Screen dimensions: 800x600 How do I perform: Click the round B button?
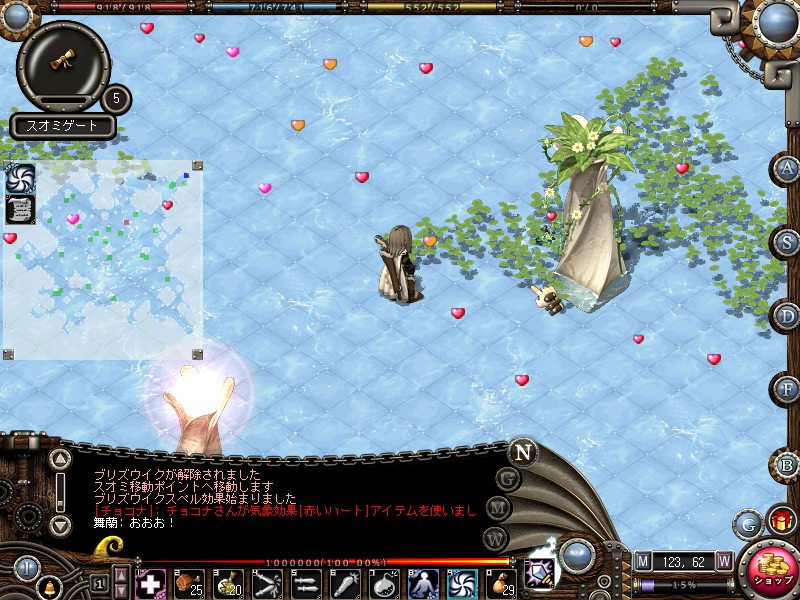[x=788, y=465]
